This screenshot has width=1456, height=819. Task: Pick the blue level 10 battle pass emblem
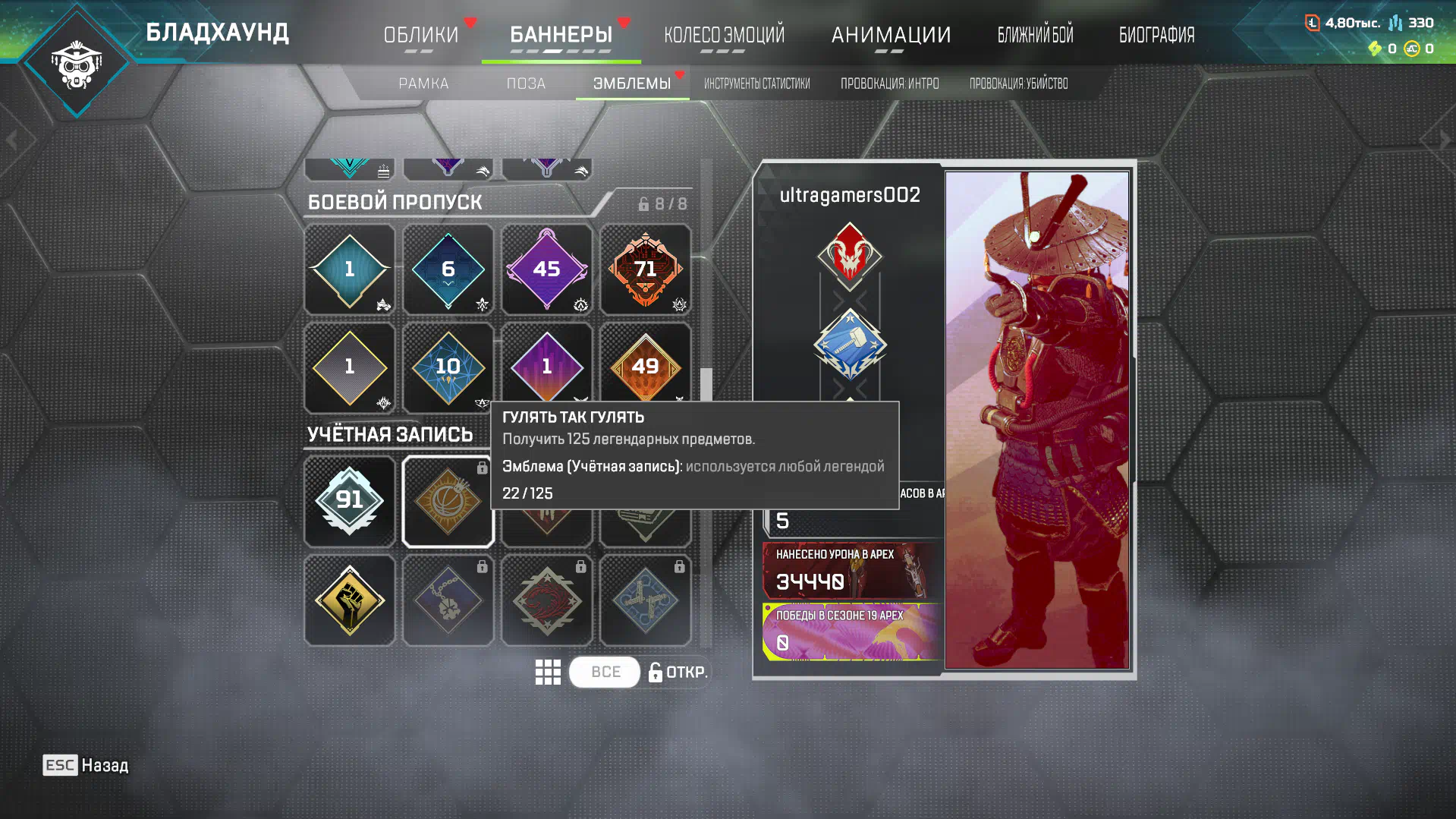(x=448, y=367)
